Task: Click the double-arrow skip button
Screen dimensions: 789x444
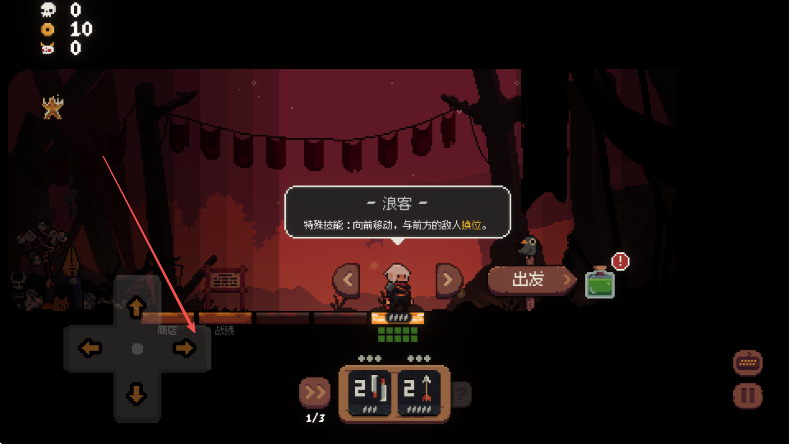Action: pos(314,392)
